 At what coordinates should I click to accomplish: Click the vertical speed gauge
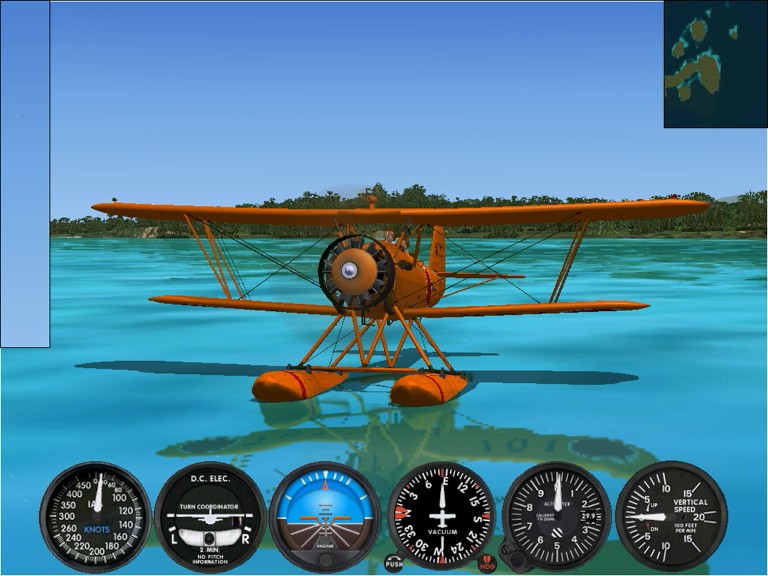click(x=671, y=516)
